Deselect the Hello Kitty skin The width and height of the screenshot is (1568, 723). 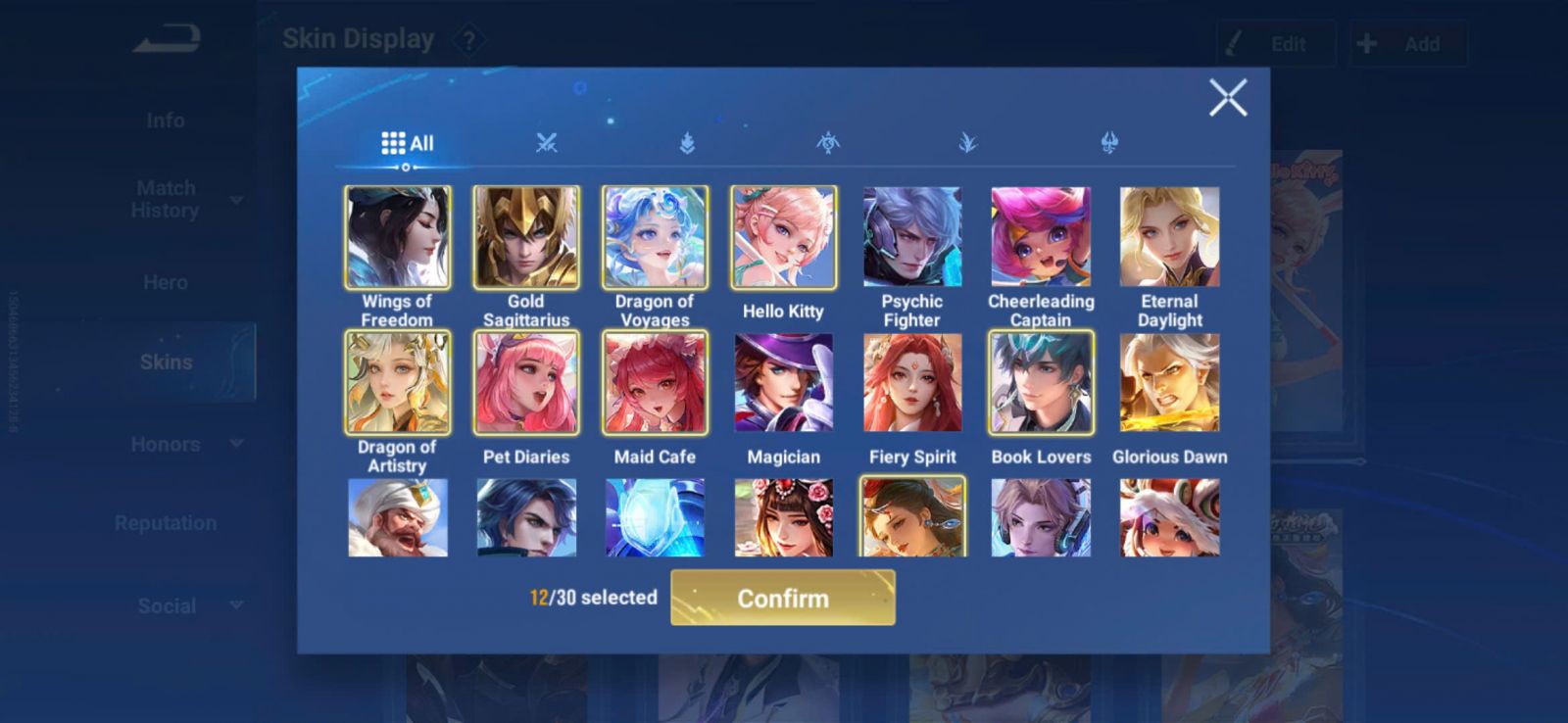point(783,237)
